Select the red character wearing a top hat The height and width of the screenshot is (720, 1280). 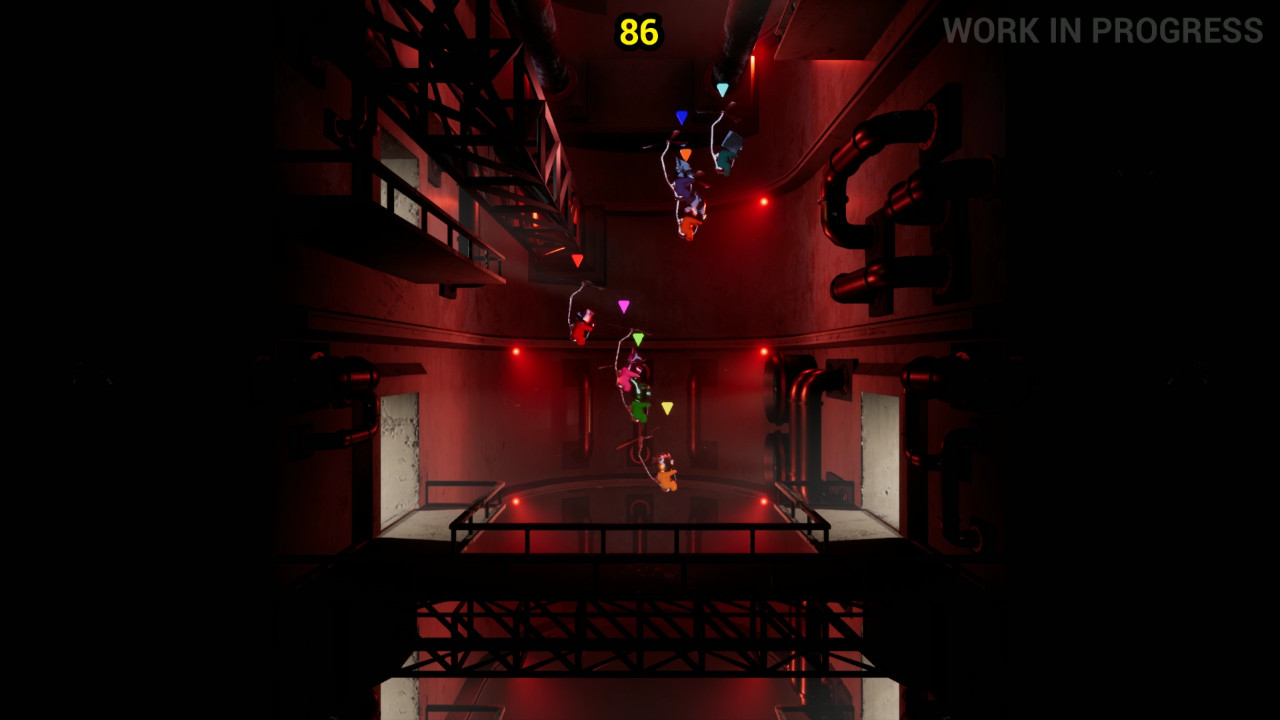[580, 329]
